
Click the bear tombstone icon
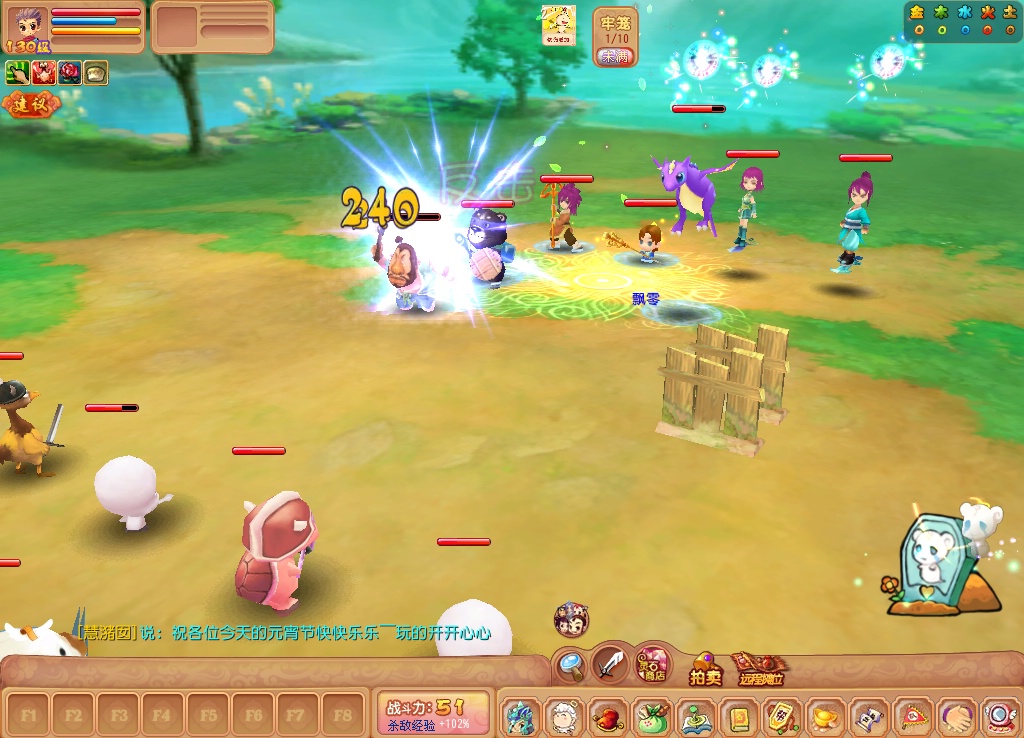click(x=935, y=560)
